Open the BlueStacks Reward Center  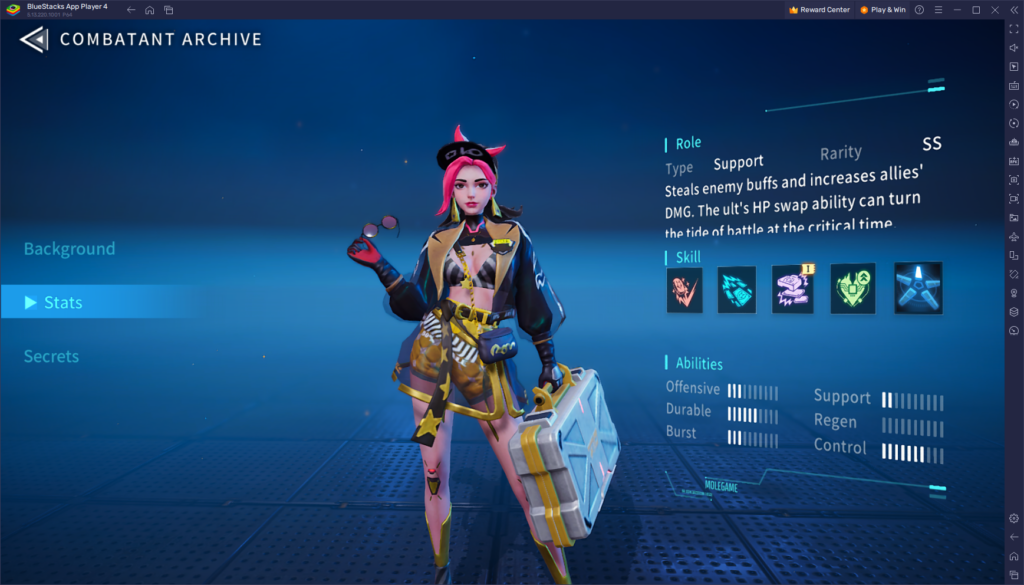click(819, 10)
